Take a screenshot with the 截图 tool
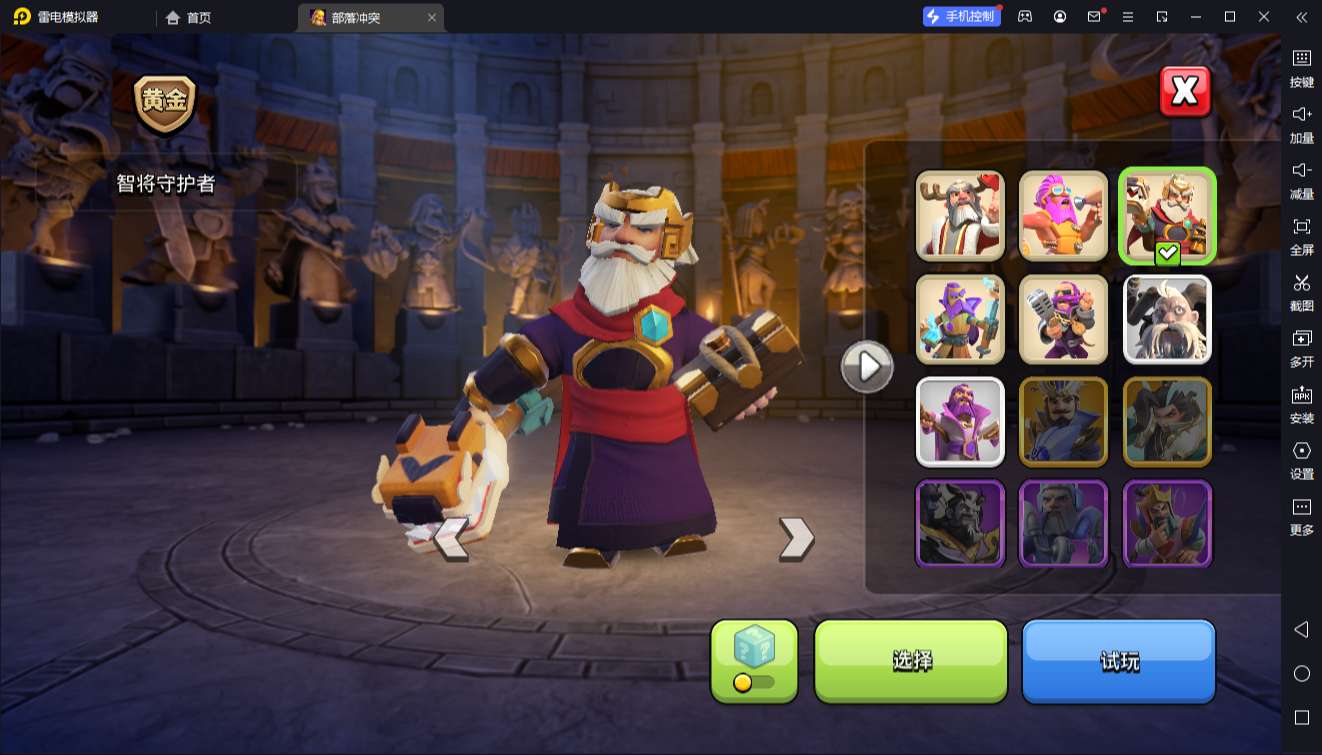Viewport: 1322px width, 755px height. coord(1301,291)
